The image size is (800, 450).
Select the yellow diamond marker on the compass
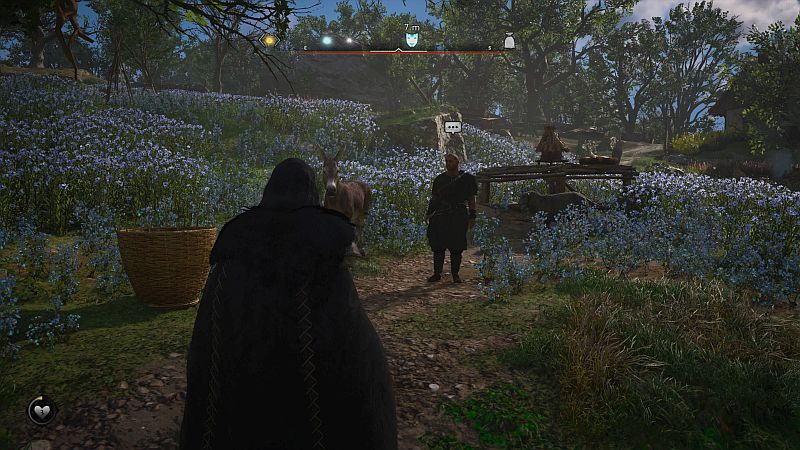(x=269, y=40)
